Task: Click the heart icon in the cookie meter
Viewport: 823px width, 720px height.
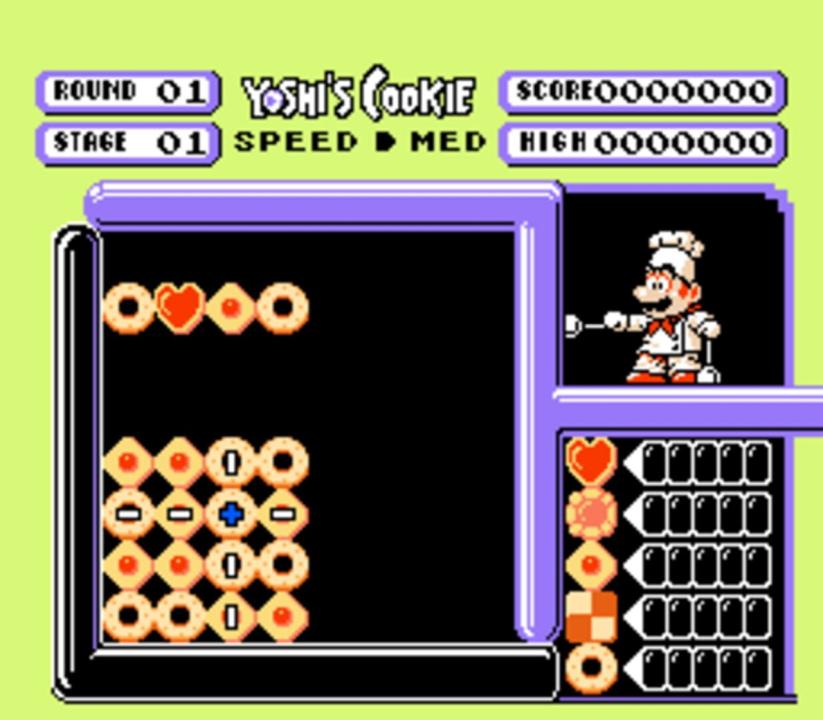Action: (x=591, y=461)
